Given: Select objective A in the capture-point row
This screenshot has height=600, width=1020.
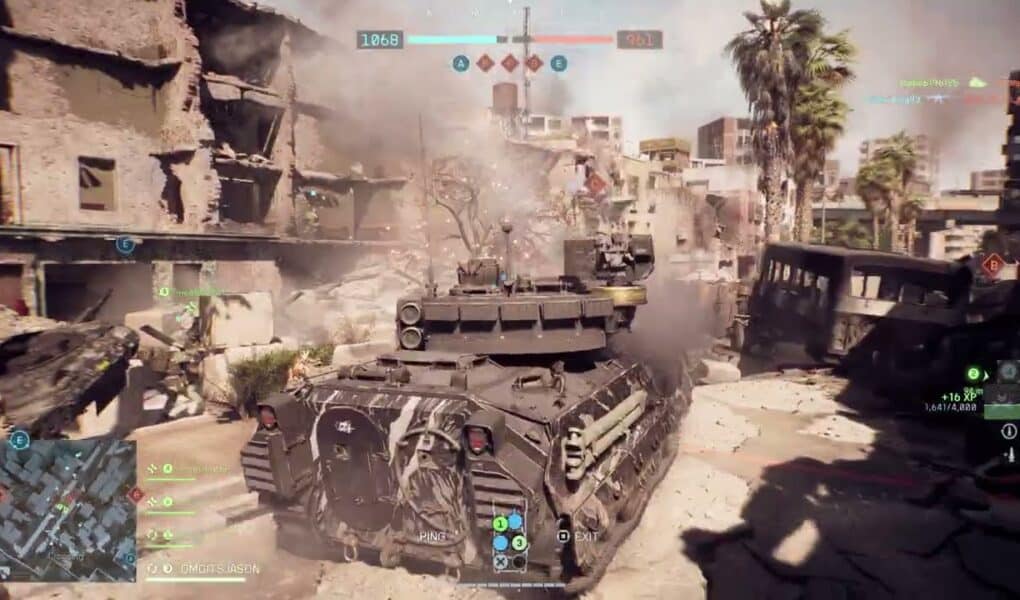Looking at the screenshot, I should click(x=460, y=63).
